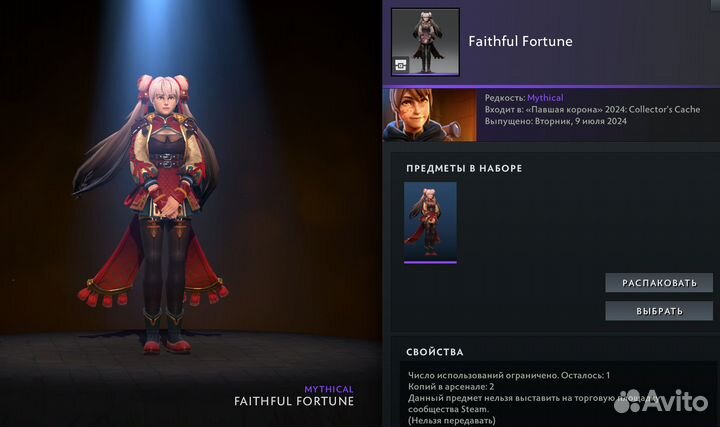This screenshot has height=427, width=720.
Task: Unpack the set with the Распаковать button
Action: tap(659, 283)
